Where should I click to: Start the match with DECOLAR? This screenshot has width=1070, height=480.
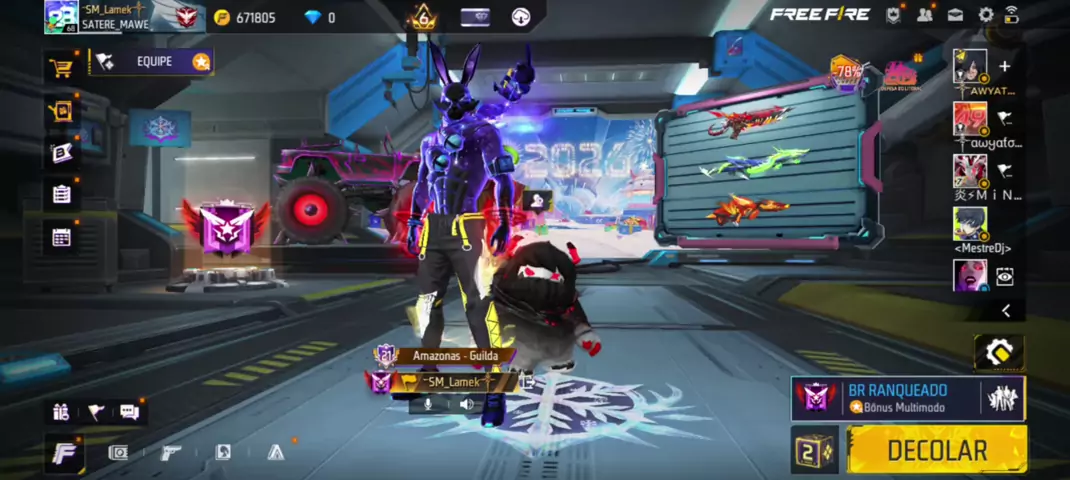(937, 450)
